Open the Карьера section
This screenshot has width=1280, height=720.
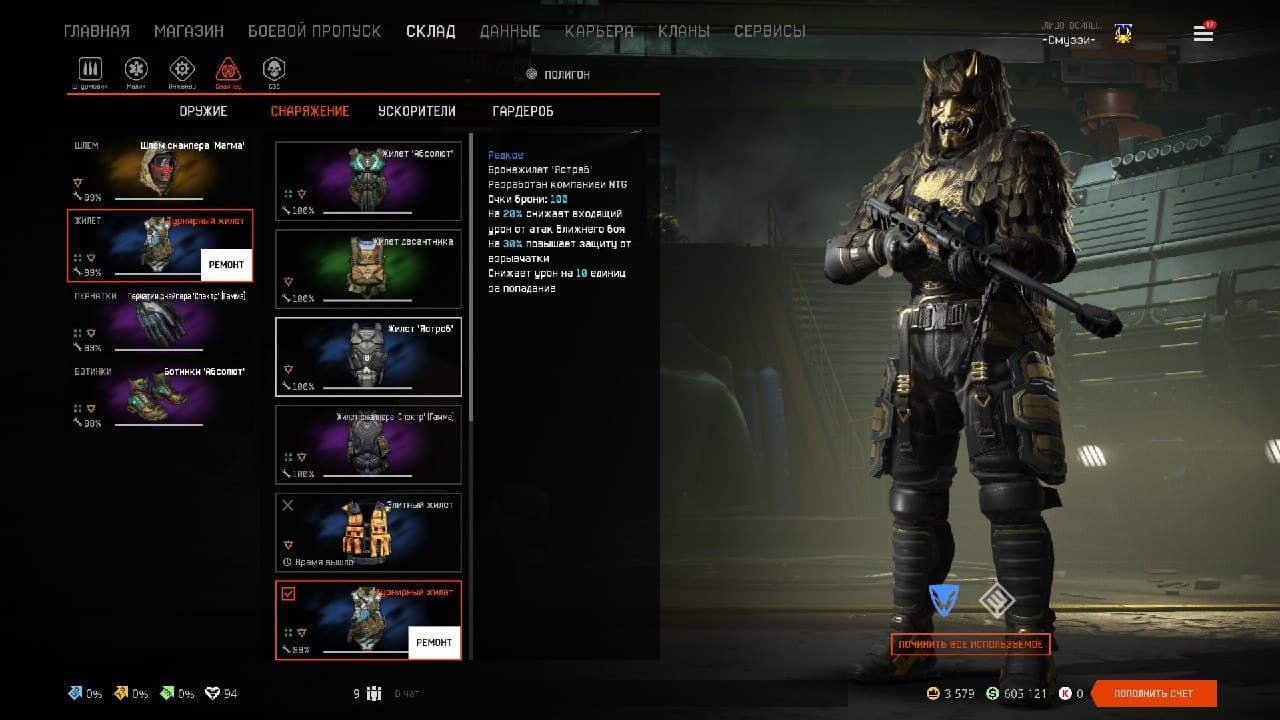coord(599,31)
